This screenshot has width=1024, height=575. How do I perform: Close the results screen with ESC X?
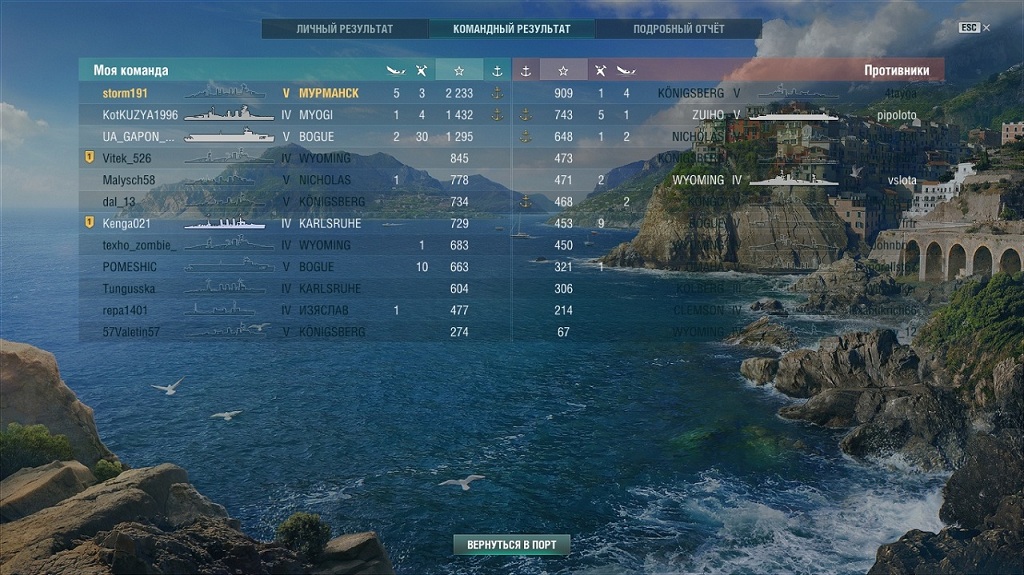coord(974,28)
